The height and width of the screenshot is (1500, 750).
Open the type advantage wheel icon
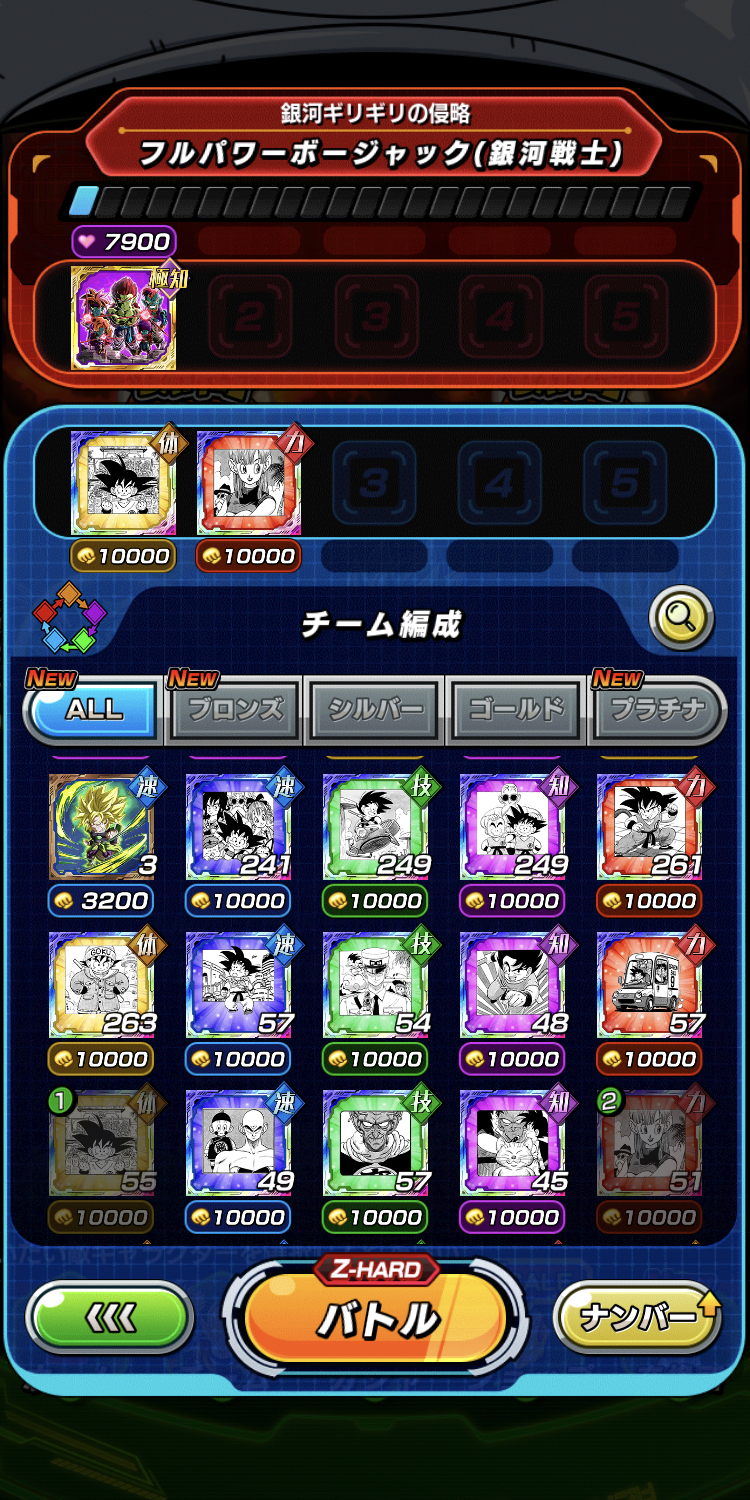click(69, 617)
